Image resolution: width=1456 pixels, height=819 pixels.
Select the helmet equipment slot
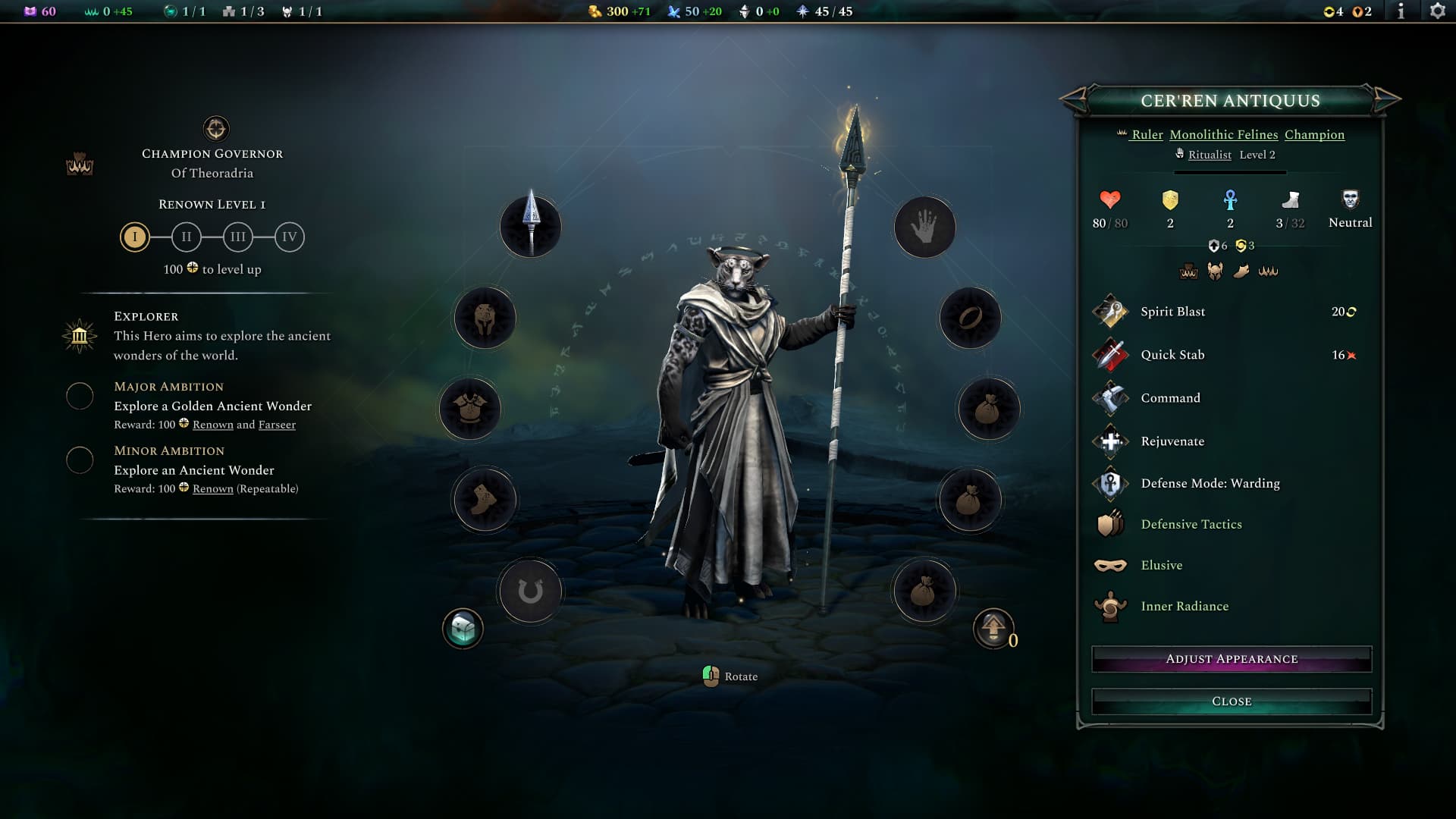click(485, 318)
